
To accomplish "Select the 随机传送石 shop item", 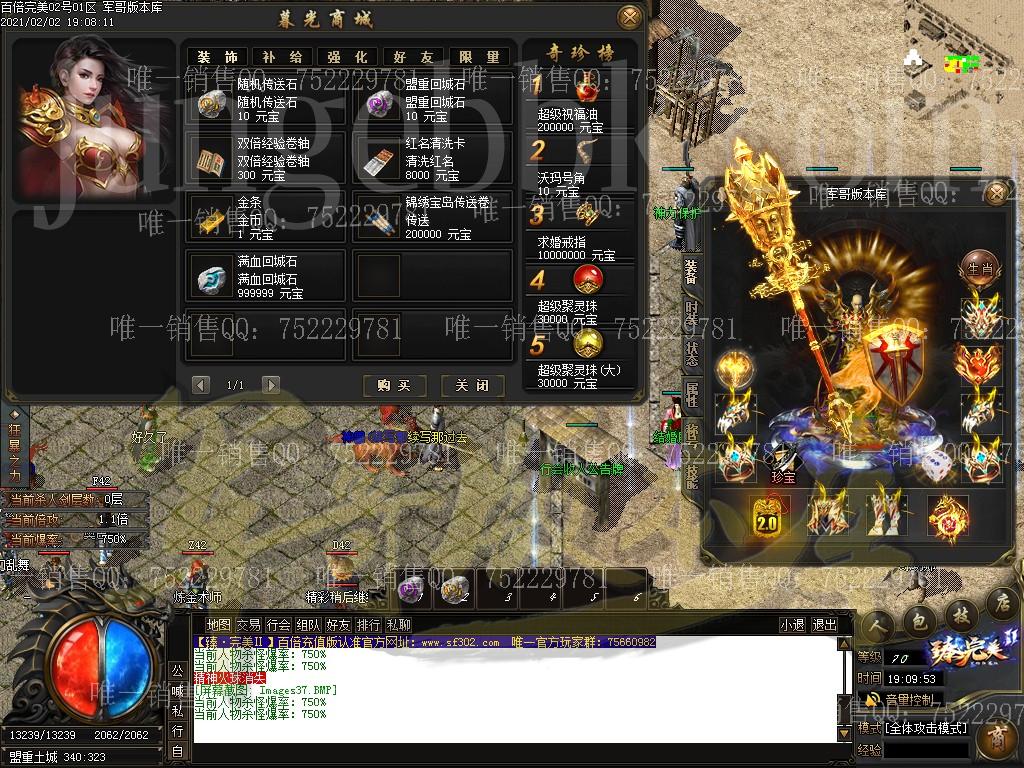I will (x=264, y=101).
